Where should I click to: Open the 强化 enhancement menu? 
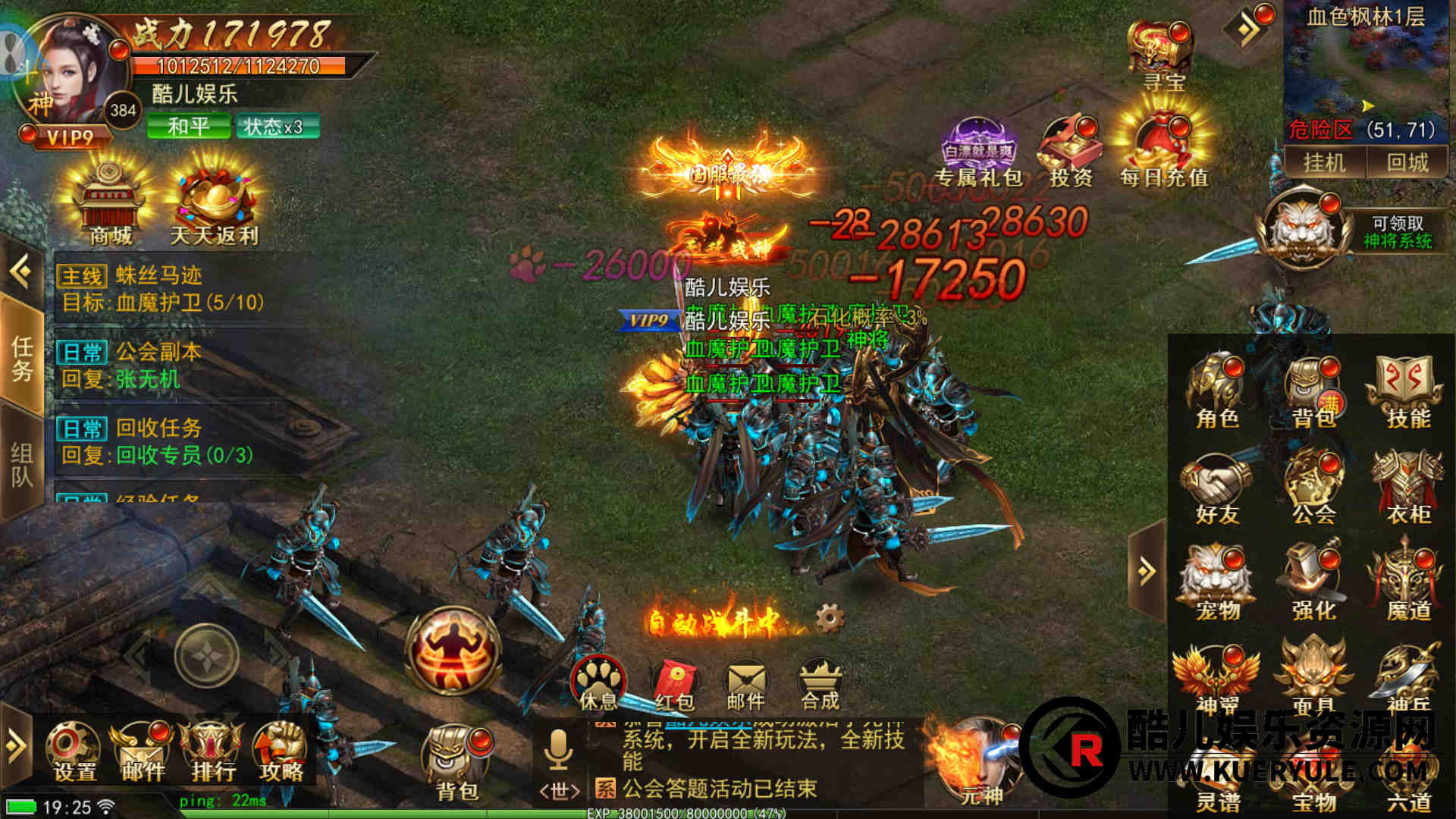[1313, 581]
